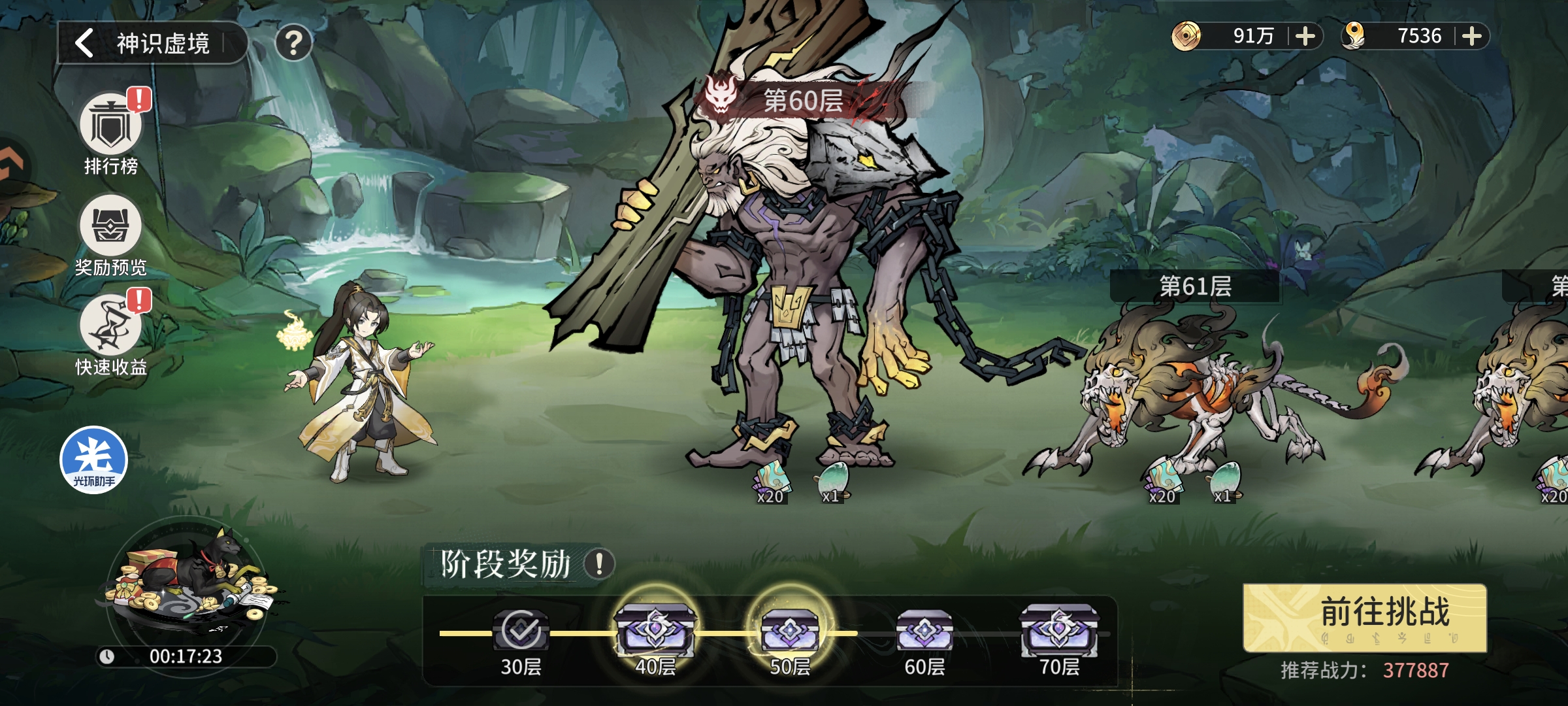
Task: Open the 光环助手 overlay button
Action: pyautogui.click(x=93, y=460)
